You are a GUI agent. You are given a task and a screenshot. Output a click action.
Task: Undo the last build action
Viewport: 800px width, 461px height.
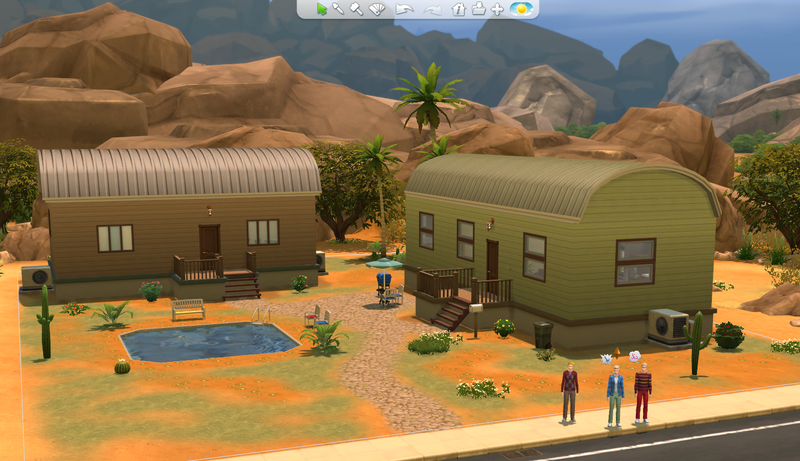coord(403,9)
